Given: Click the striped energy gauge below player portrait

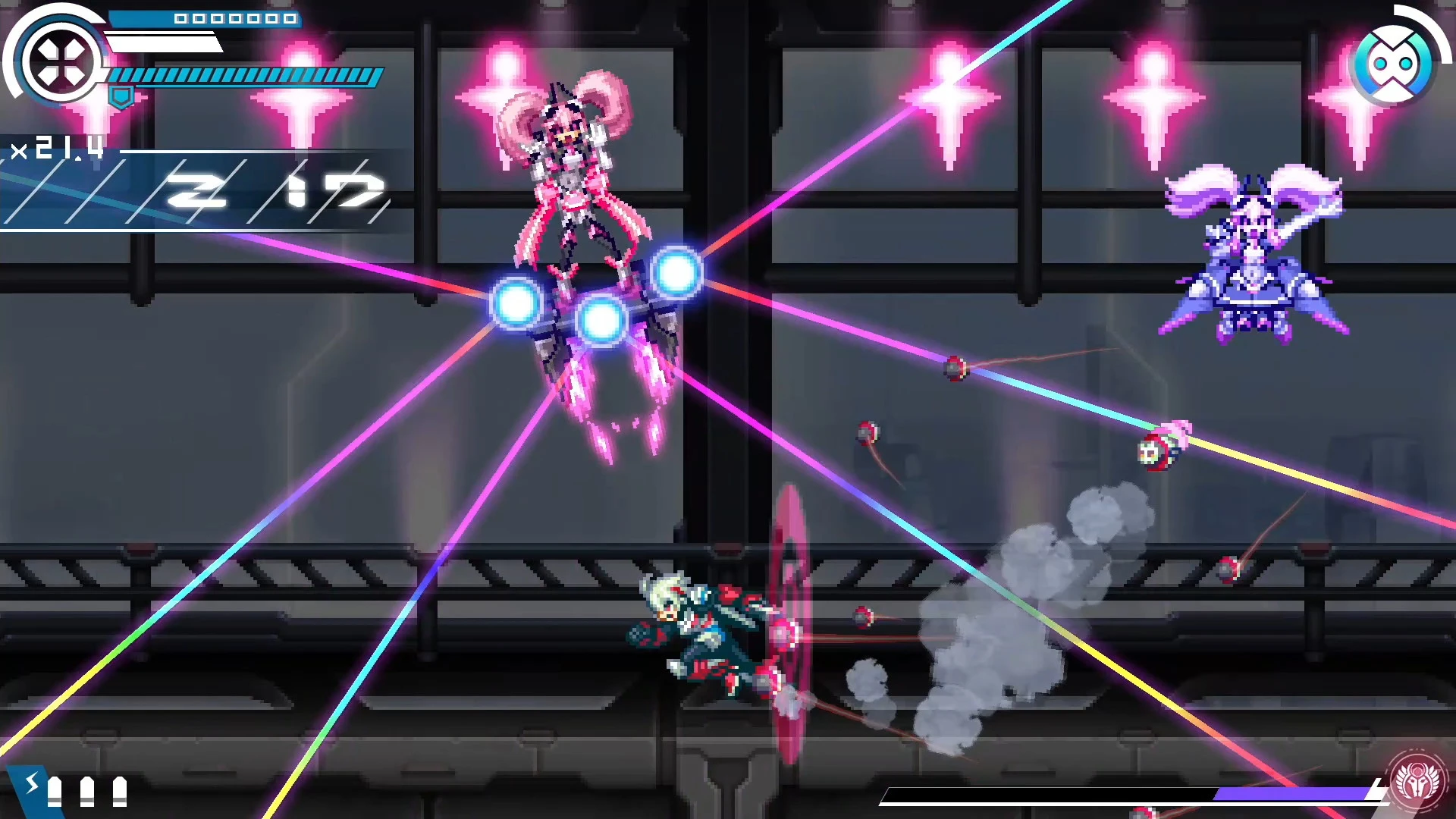Looking at the screenshot, I should (243, 76).
